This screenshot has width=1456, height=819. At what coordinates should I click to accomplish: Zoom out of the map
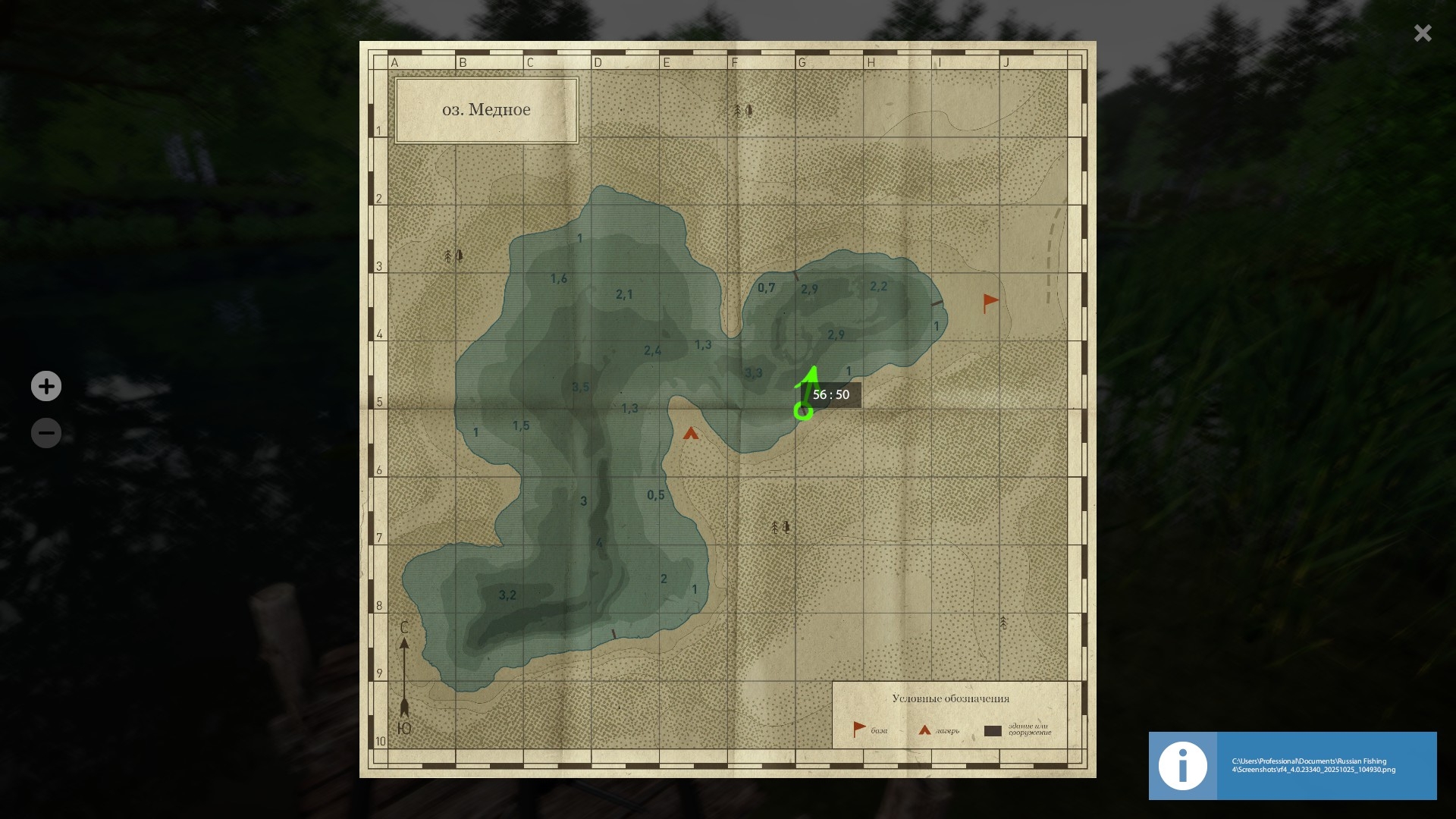pyautogui.click(x=46, y=433)
